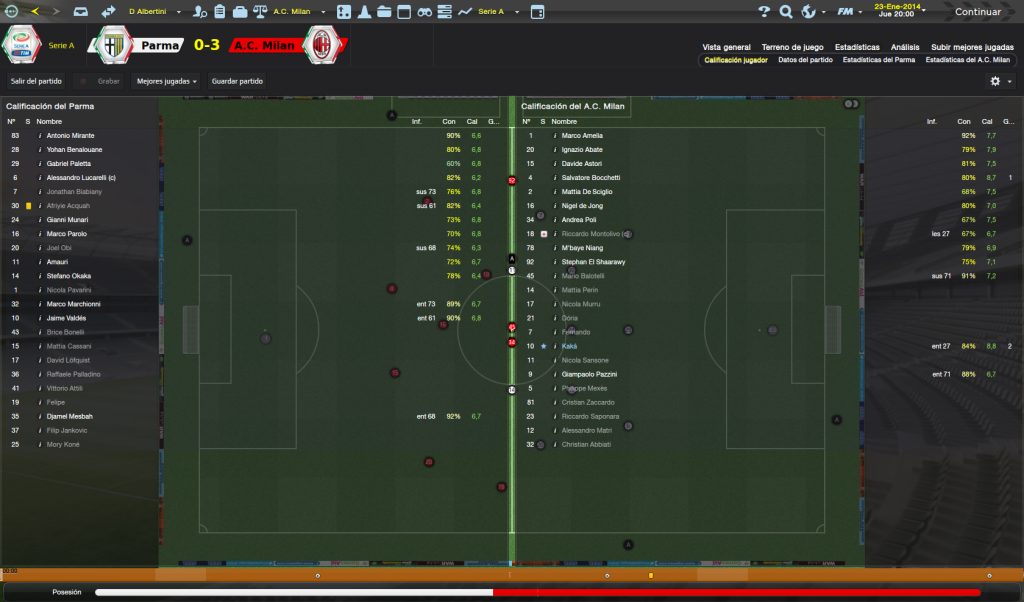Open Mario Balotelli's player row
Viewport: 1024px width, 602px height.
coord(583,275)
